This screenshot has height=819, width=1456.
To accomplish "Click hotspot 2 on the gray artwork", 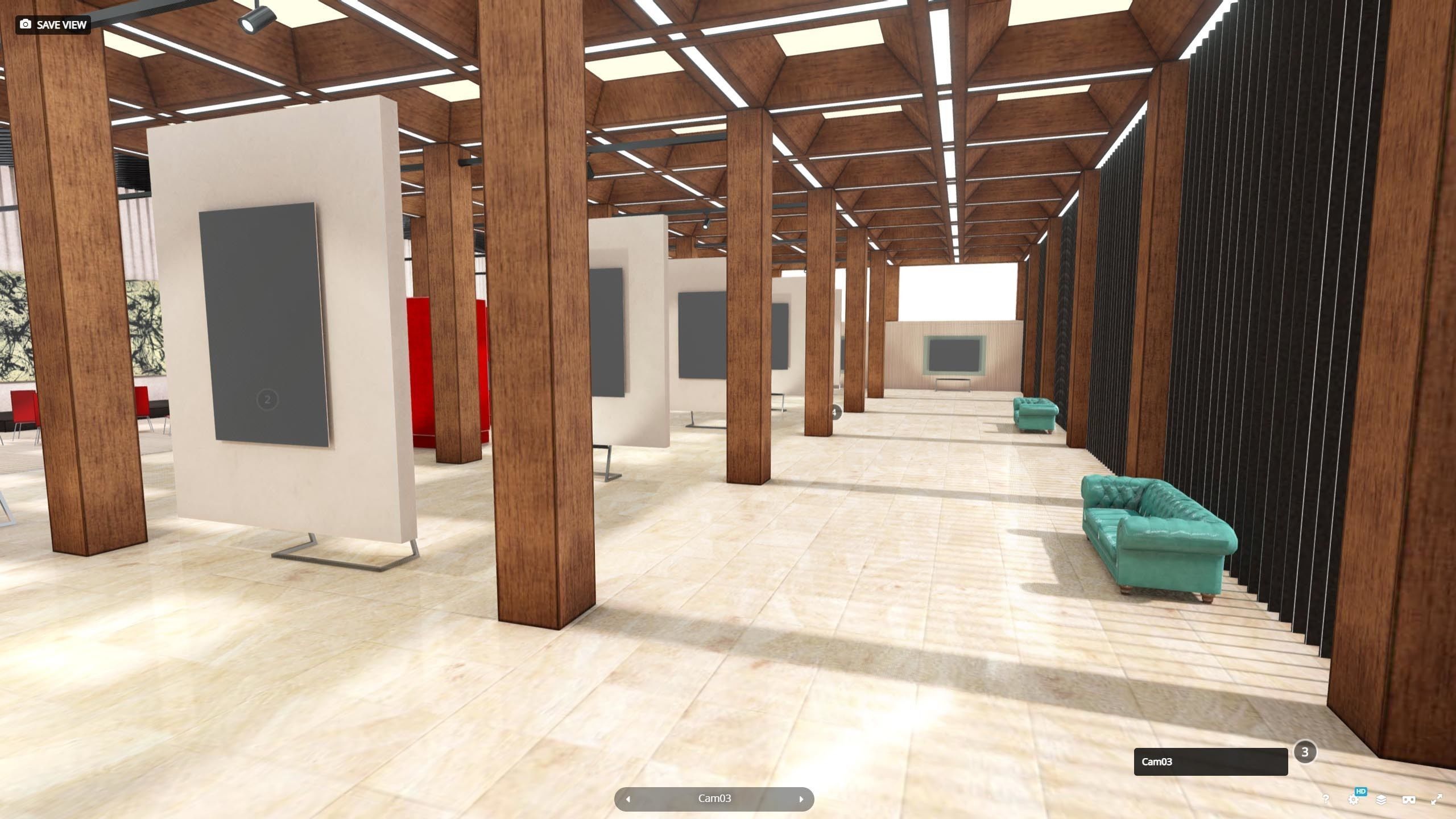I will click(x=266, y=400).
